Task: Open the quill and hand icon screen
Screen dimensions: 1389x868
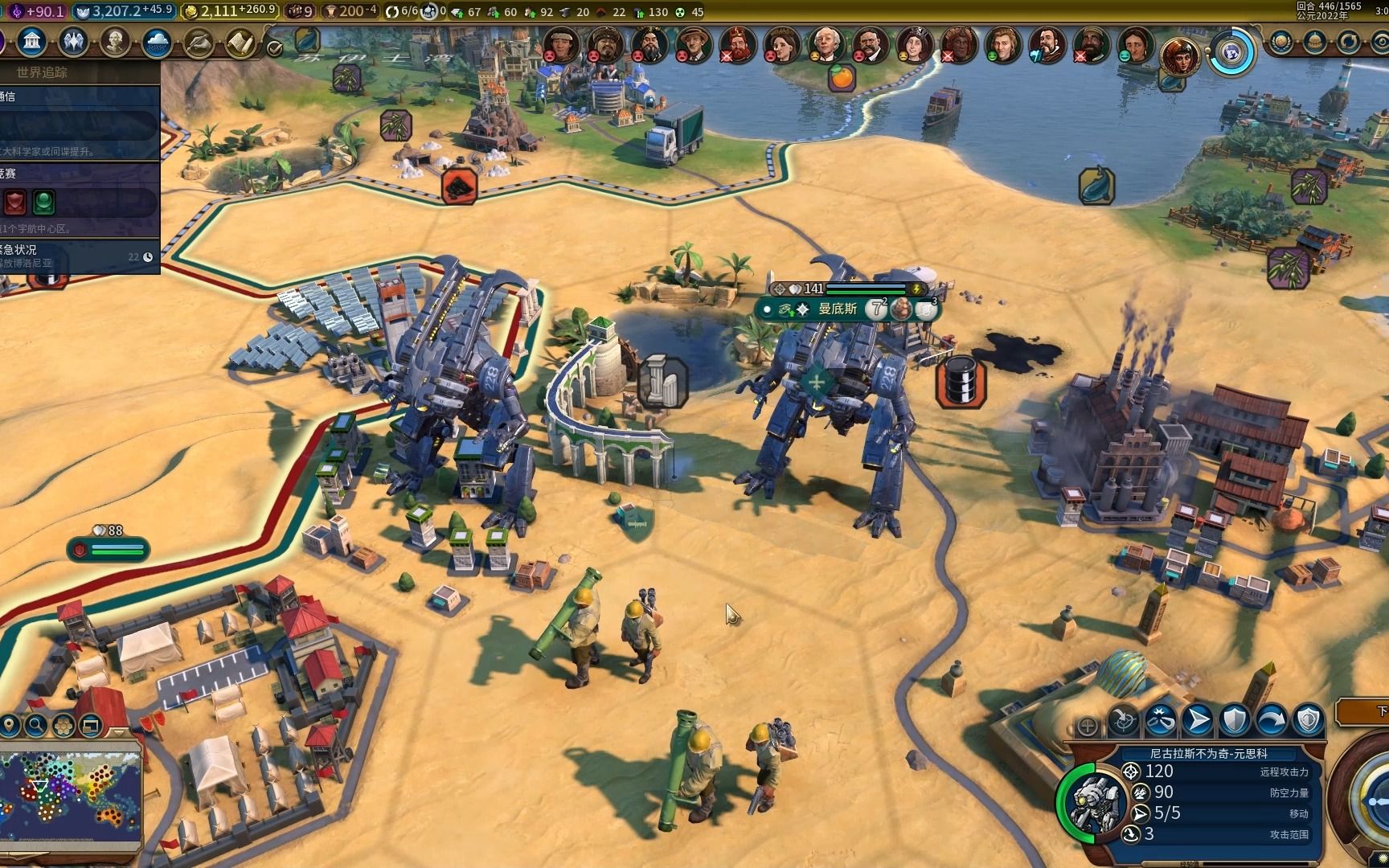Action: pos(199,43)
